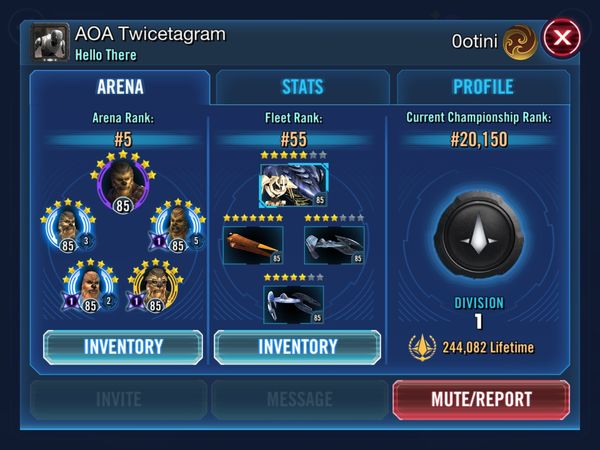Screen dimensions: 600x450
Task: Switch to the Stats tab
Action: 301,87
